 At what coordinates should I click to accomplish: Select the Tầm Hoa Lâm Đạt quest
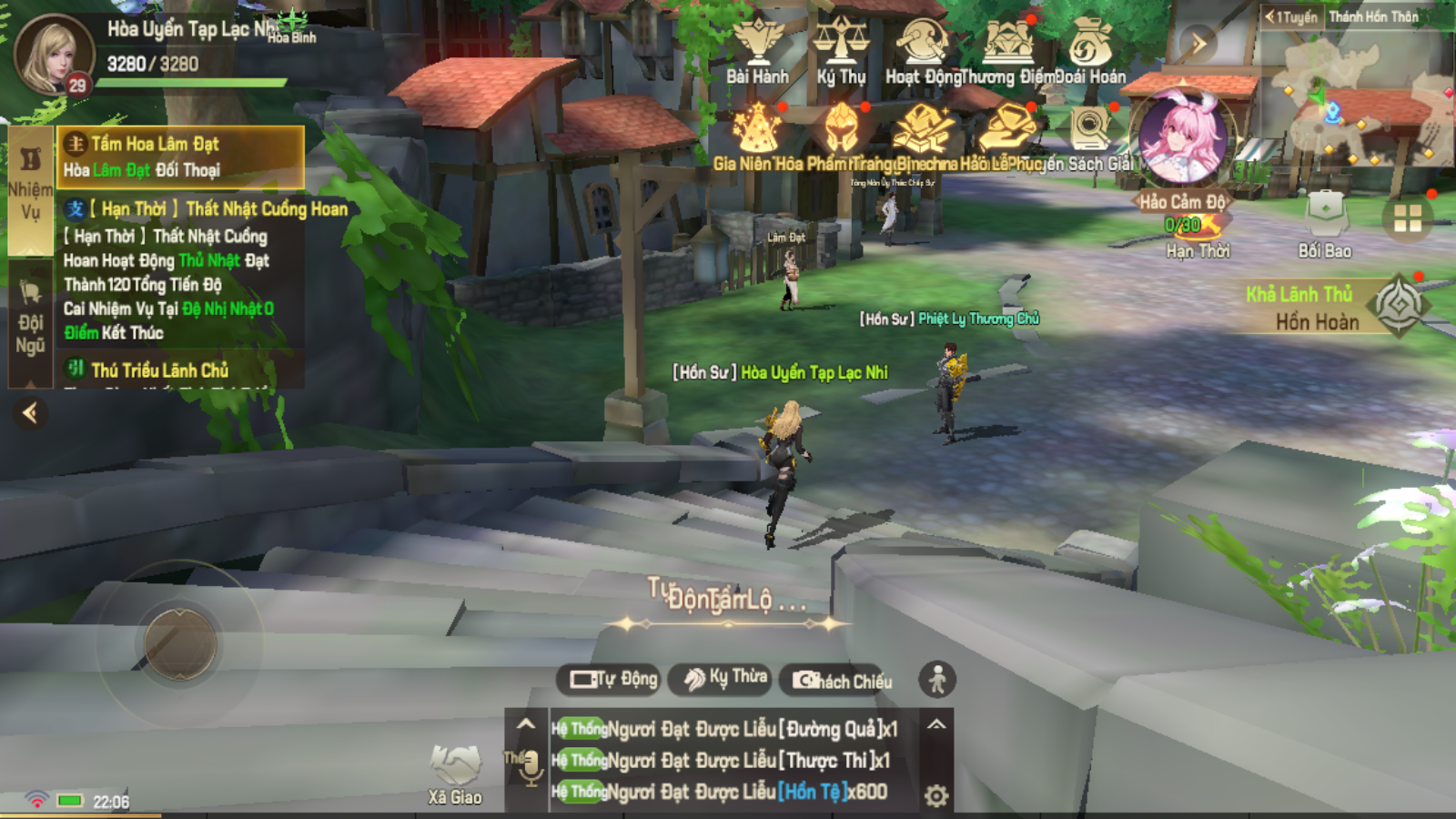pyautogui.click(x=181, y=157)
